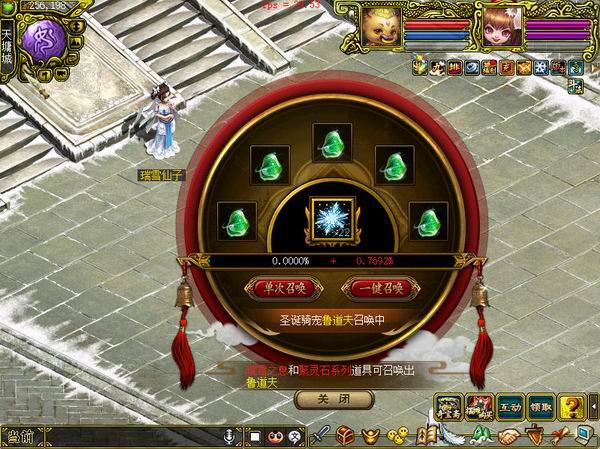Toggle the microphone voice chat icon
600x449 pixels.
pyautogui.click(x=230, y=437)
